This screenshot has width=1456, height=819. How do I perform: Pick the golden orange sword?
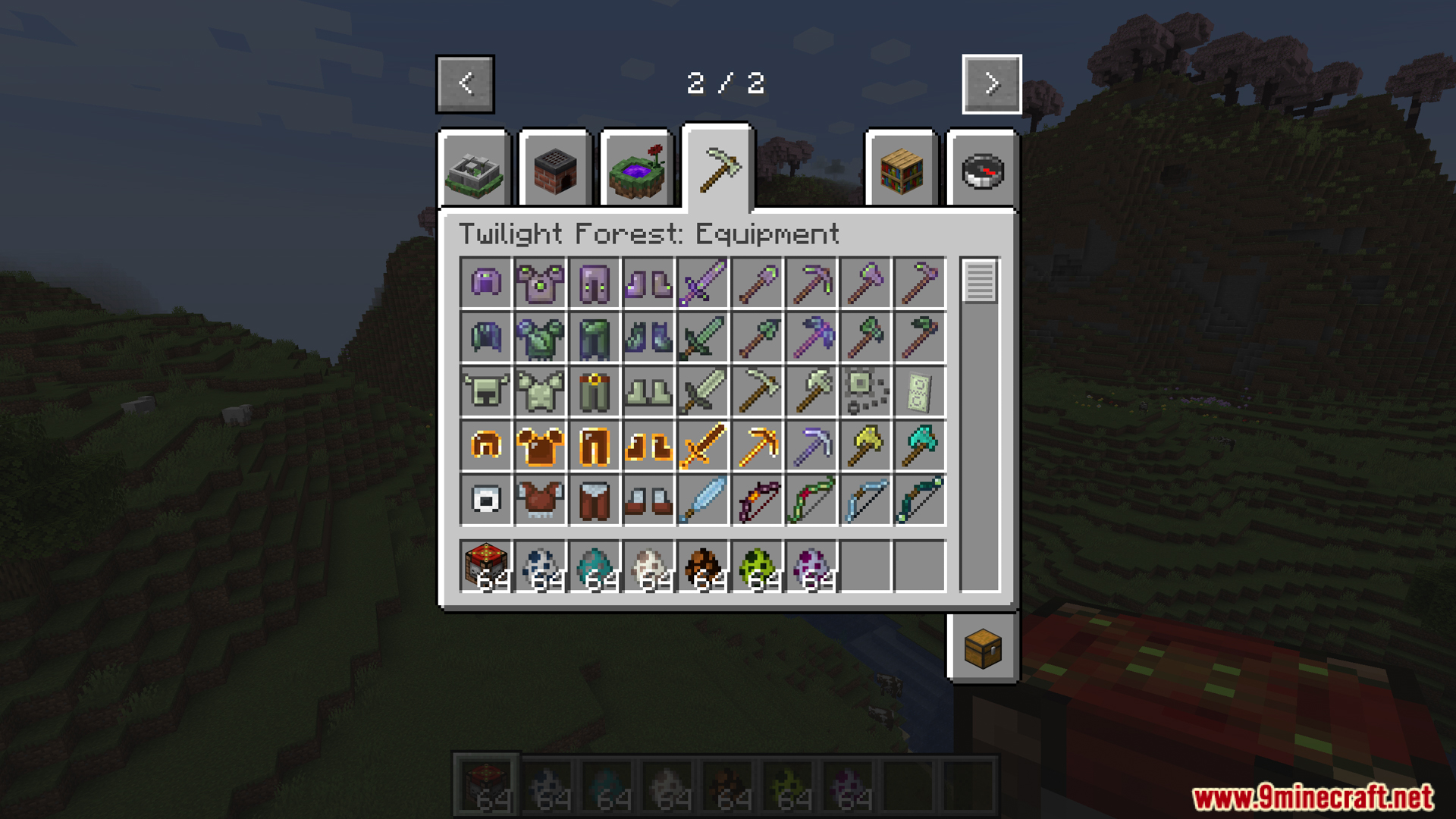703,446
